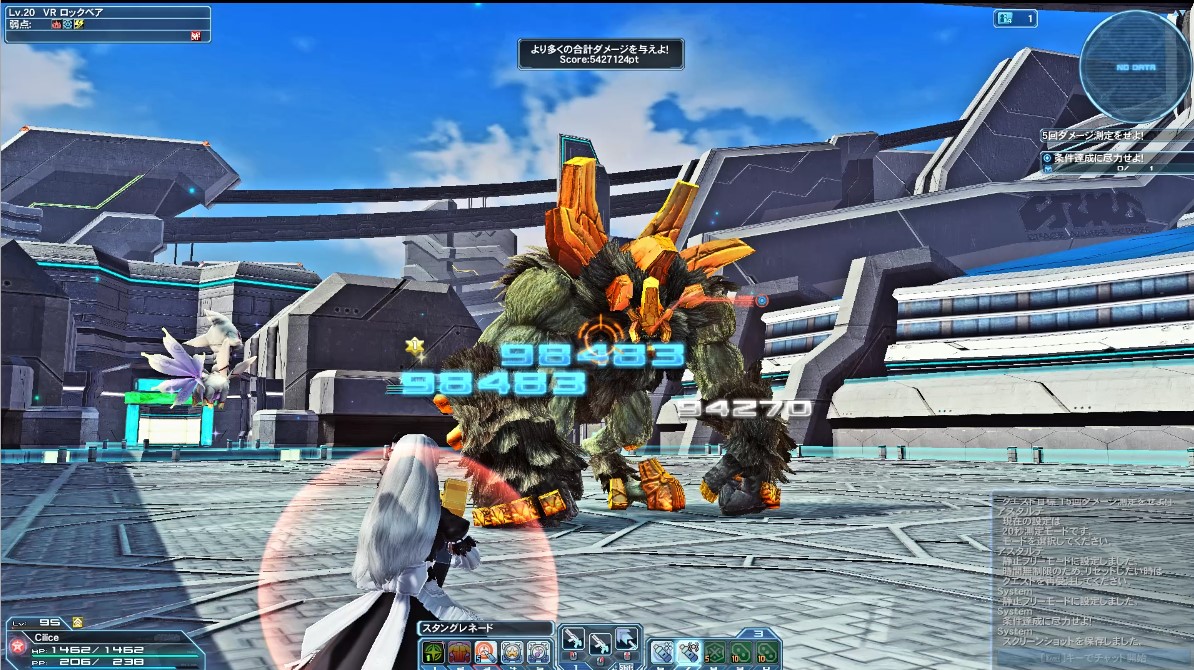Activate the purple swirl skill icon
This screenshot has height=670, width=1194.
(538, 653)
